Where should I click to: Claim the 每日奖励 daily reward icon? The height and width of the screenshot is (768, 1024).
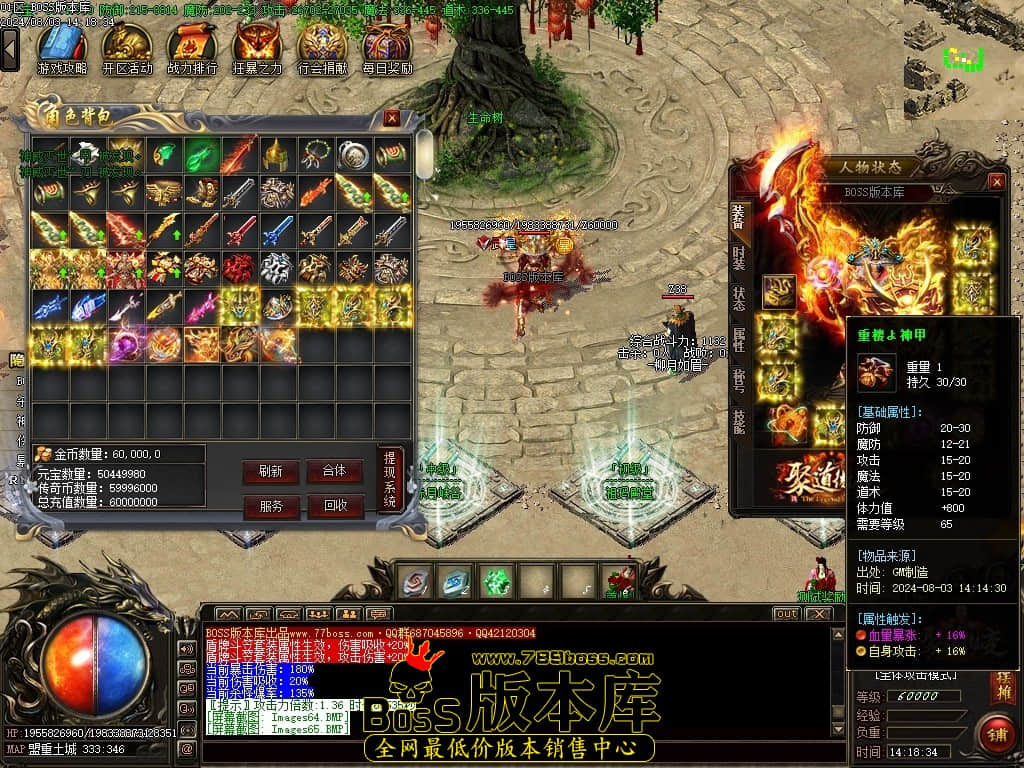point(387,47)
